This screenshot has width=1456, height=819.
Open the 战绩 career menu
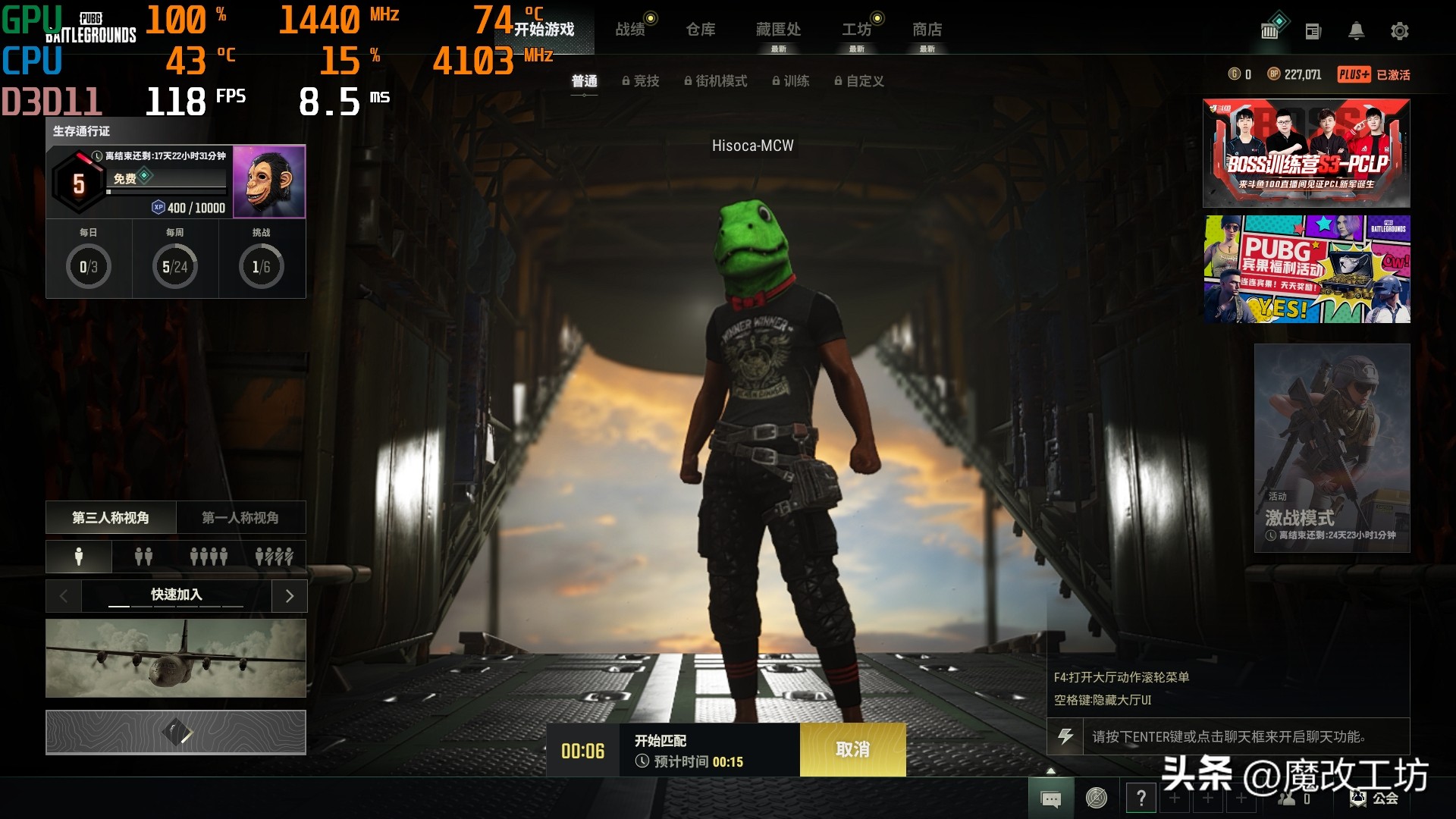630,30
